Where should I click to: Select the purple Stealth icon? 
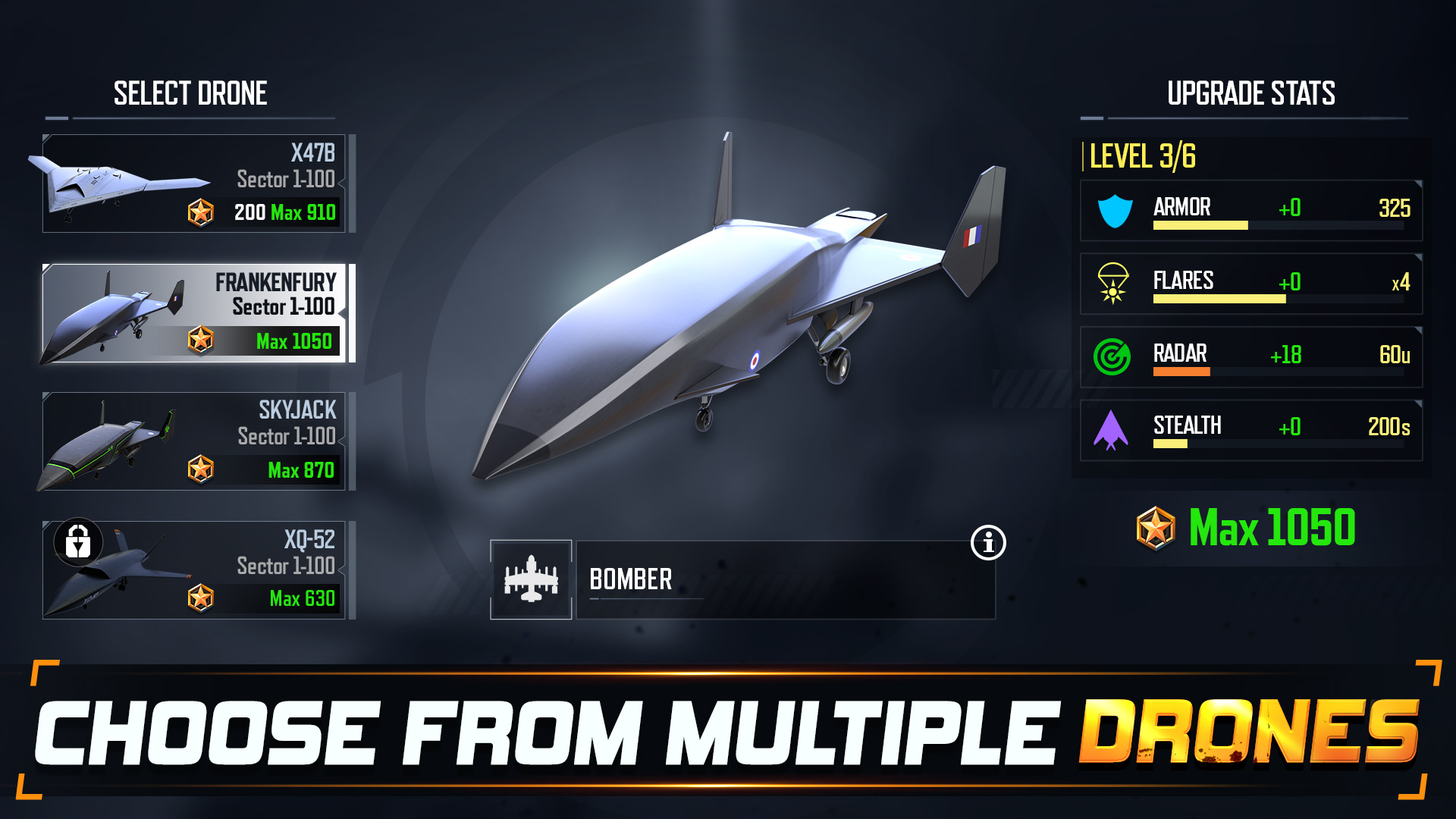coord(1113,428)
